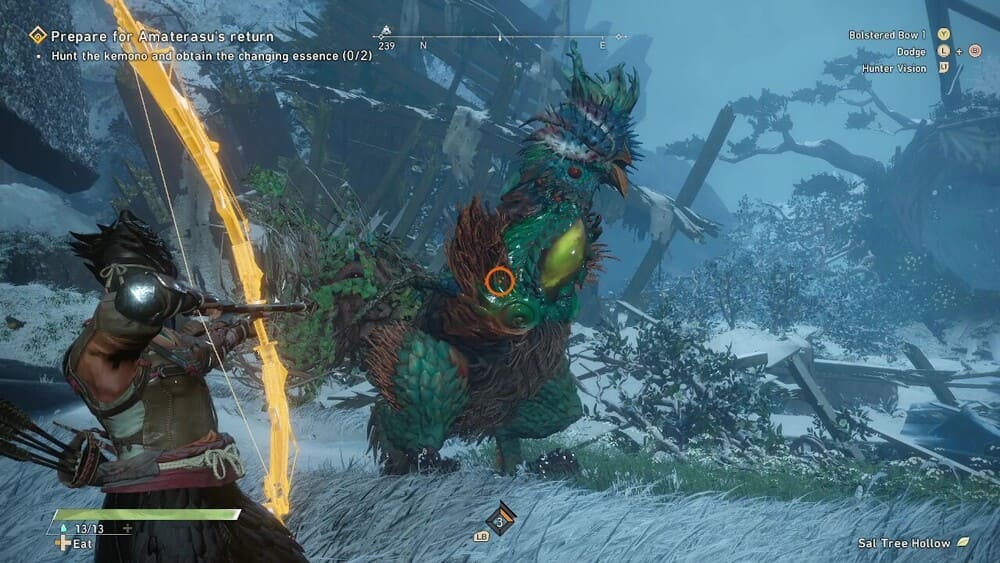Click the Sal Tree Hollow location label
This screenshot has width=1000, height=563.
(905, 543)
